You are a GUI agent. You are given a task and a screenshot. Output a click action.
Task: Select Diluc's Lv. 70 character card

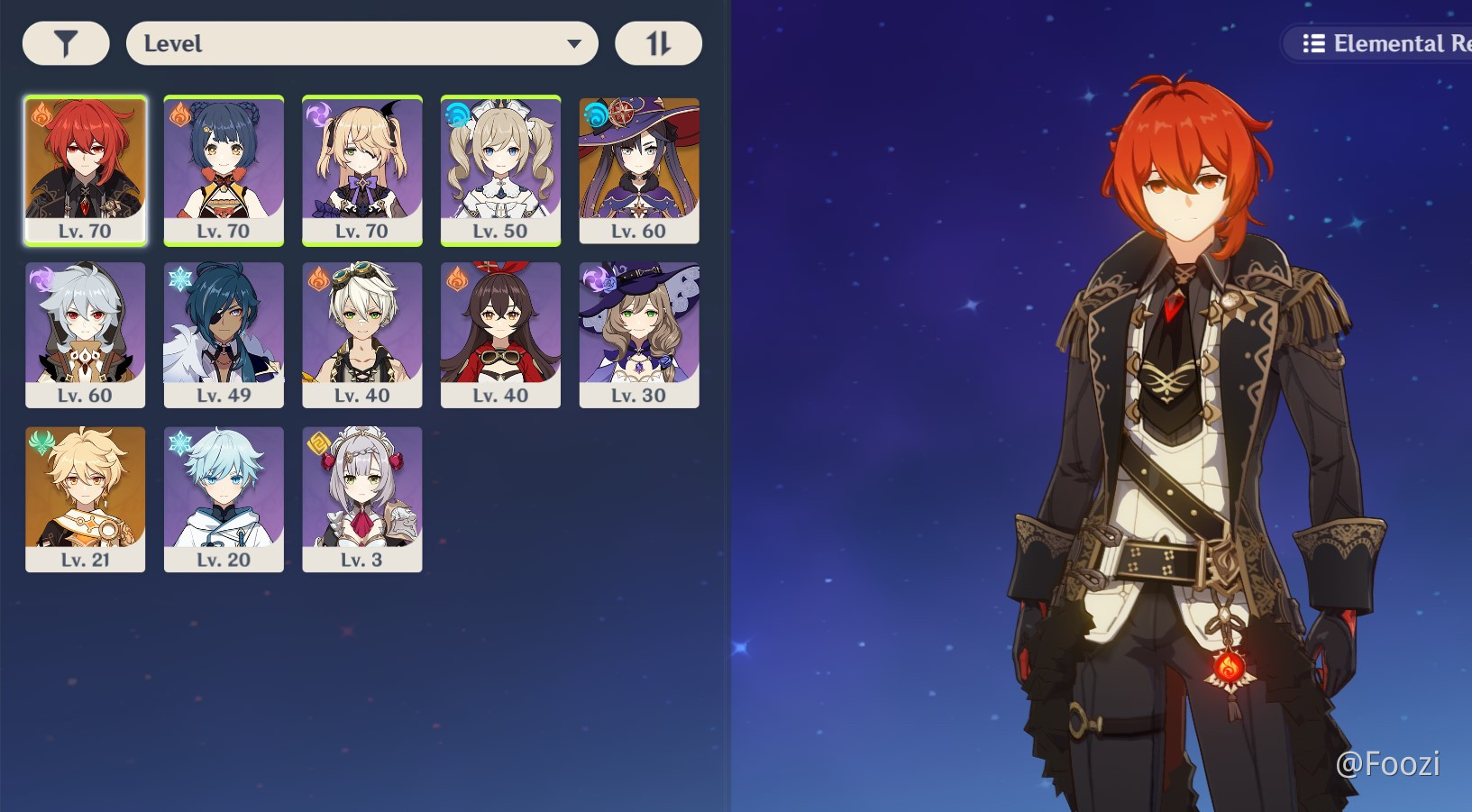[x=85, y=169]
